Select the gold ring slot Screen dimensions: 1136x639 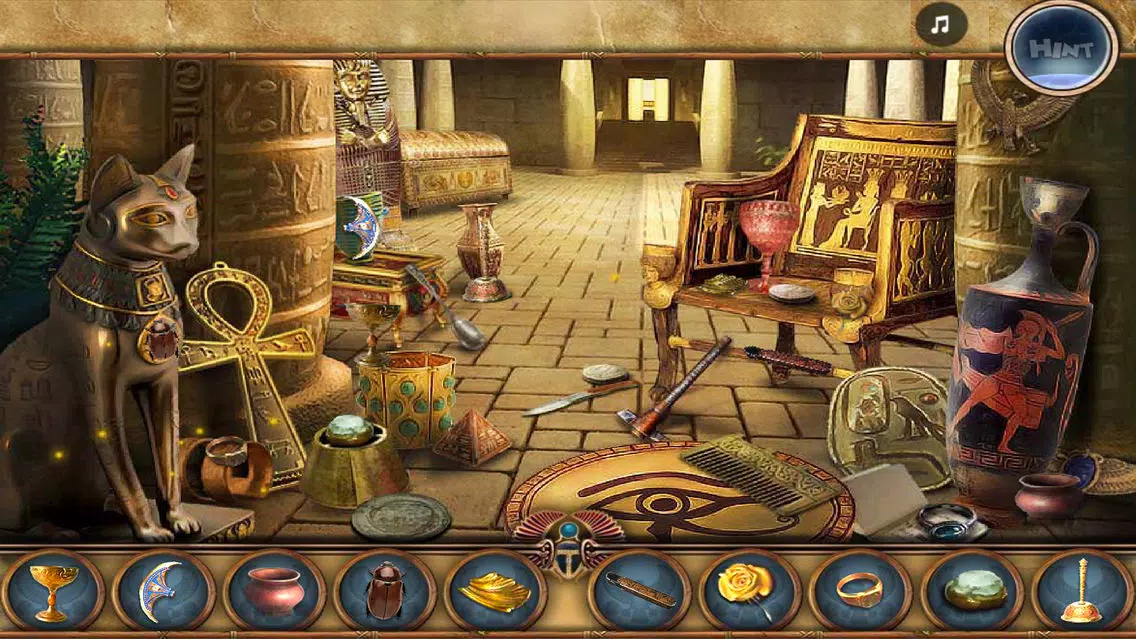pos(860,591)
